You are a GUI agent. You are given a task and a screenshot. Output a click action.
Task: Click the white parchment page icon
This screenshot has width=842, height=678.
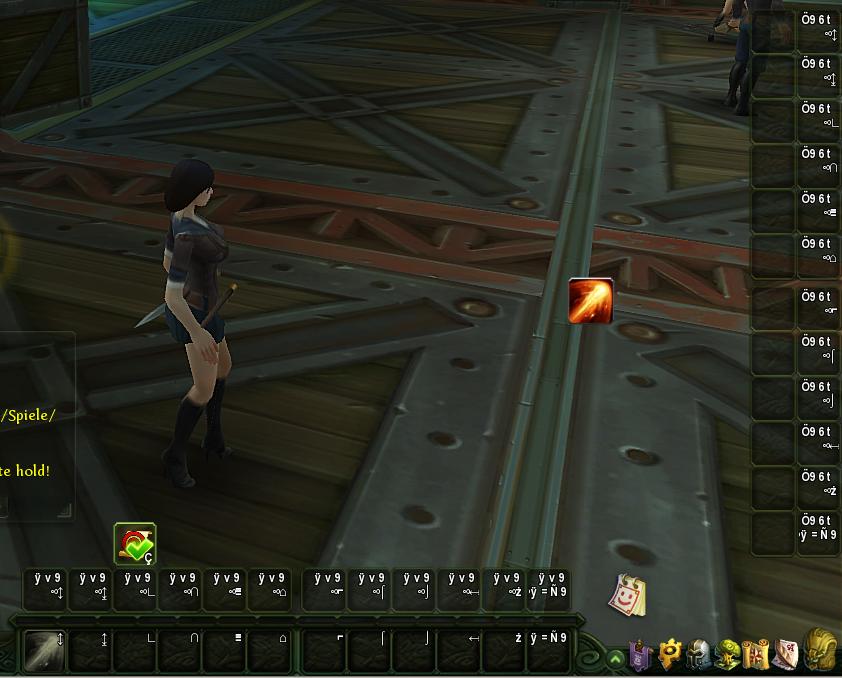[786, 654]
